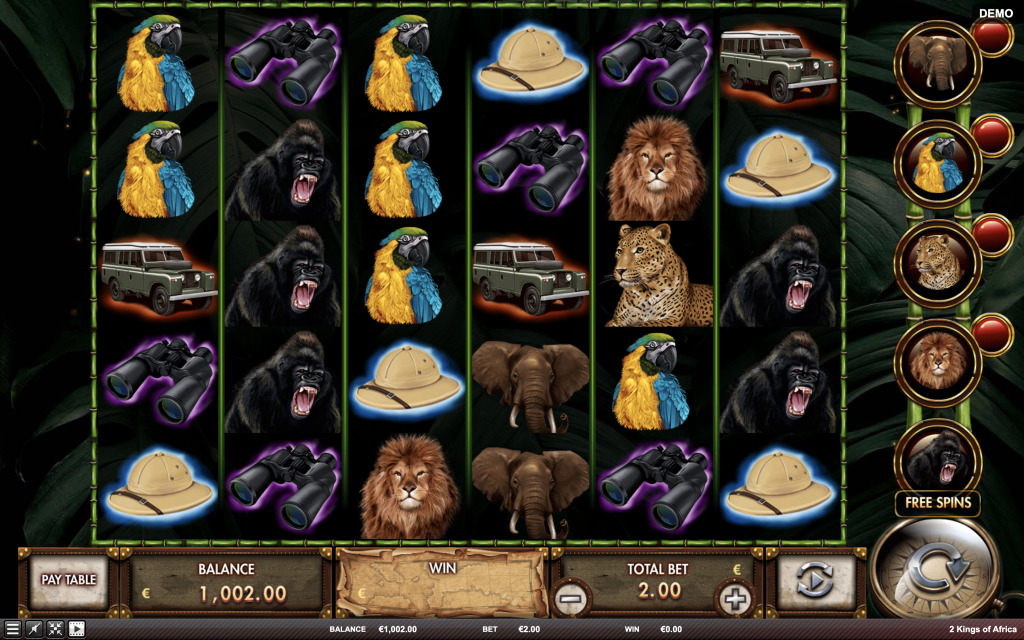Viewport: 1024px width, 640px height.
Task: Toggle fullscreen mode
Action: pos(55,629)
